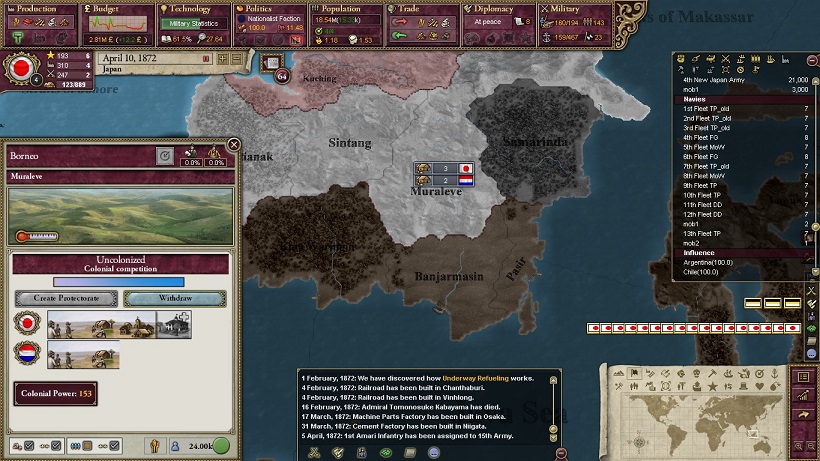Click the Create Protectorate button
This screenshot has width=820, height=461.
[65, 298]
